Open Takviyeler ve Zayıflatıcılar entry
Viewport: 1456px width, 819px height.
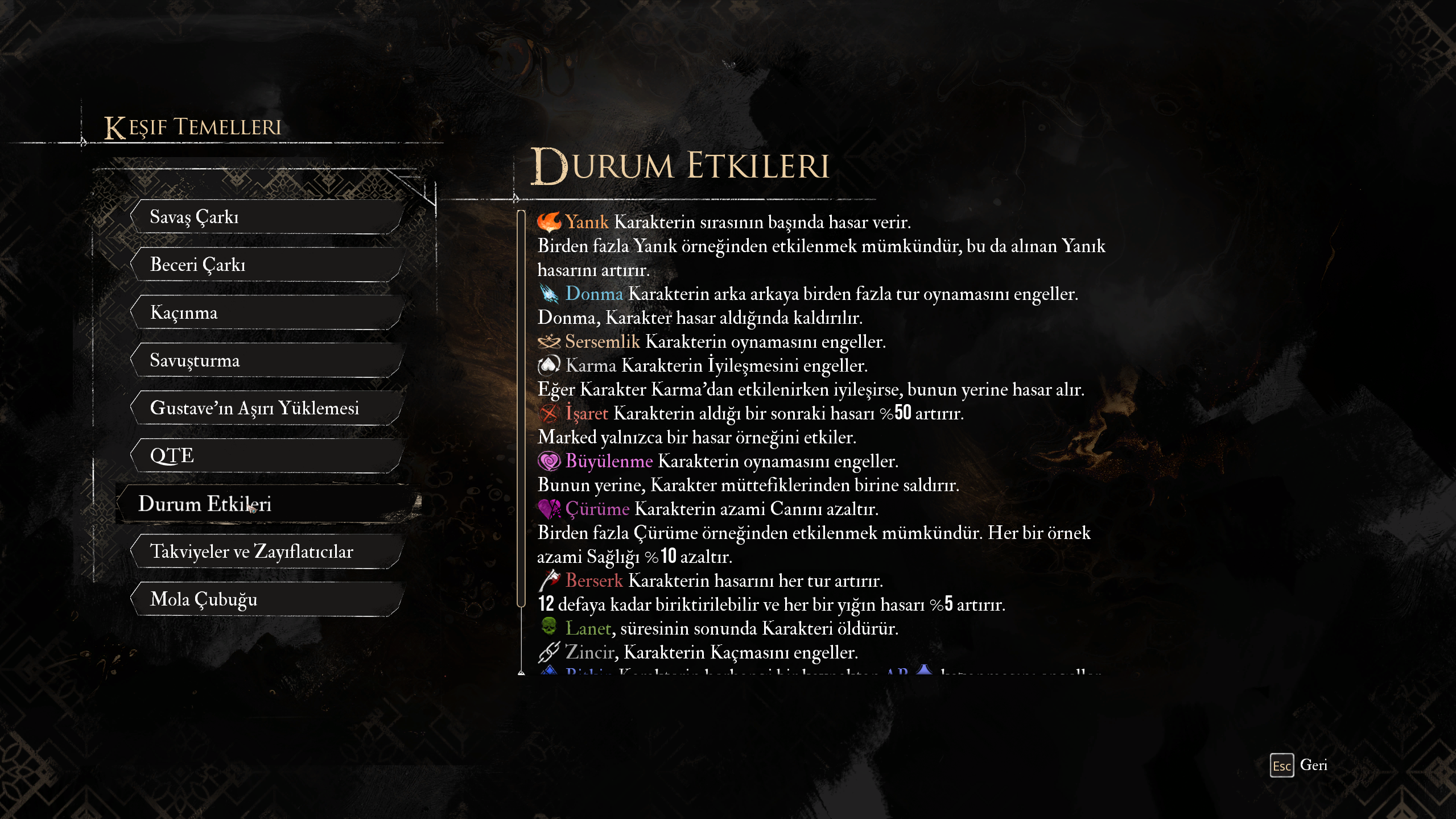point(267,552)
